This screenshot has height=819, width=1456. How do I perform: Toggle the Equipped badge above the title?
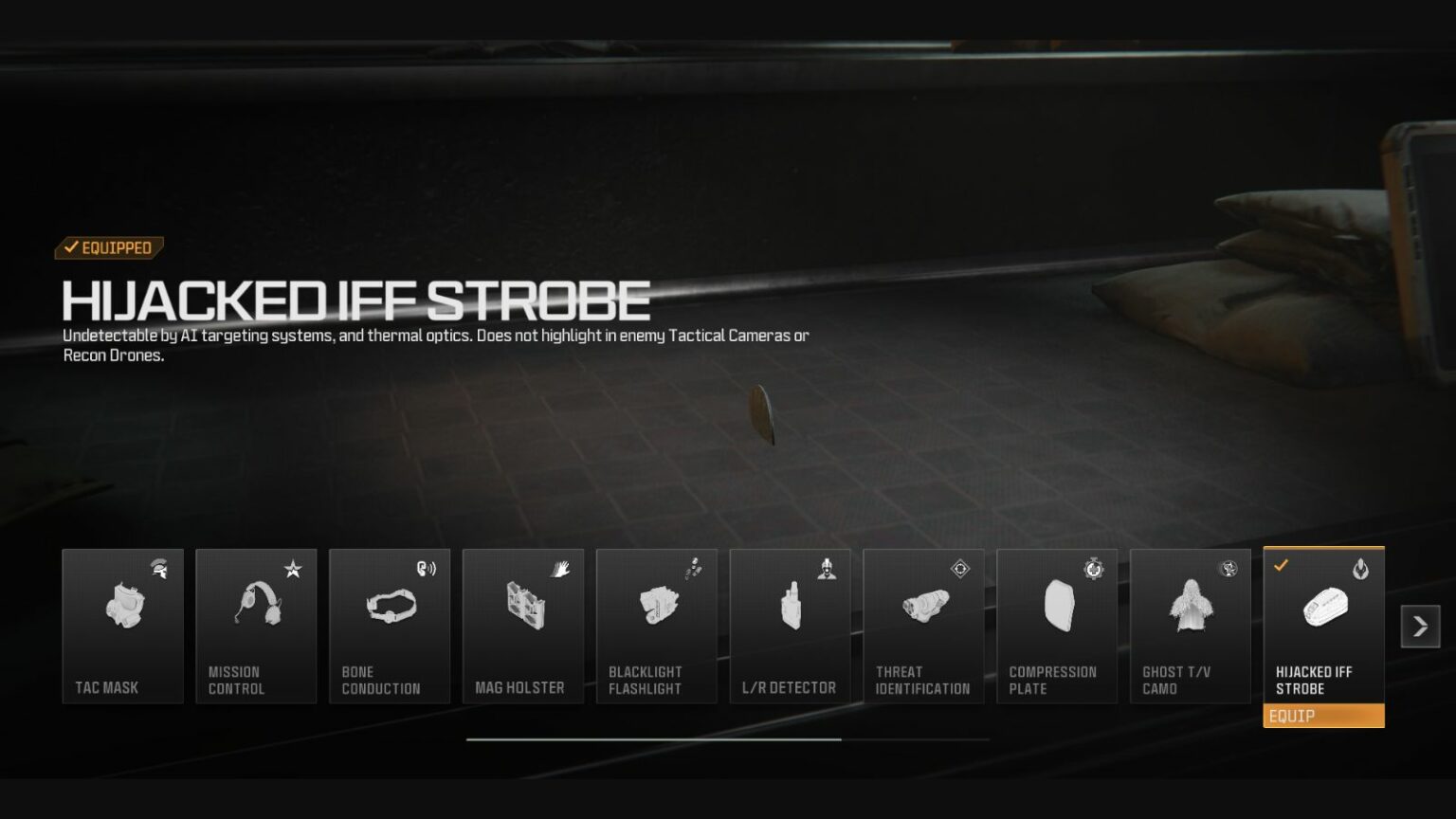click(x=107, y=247)
